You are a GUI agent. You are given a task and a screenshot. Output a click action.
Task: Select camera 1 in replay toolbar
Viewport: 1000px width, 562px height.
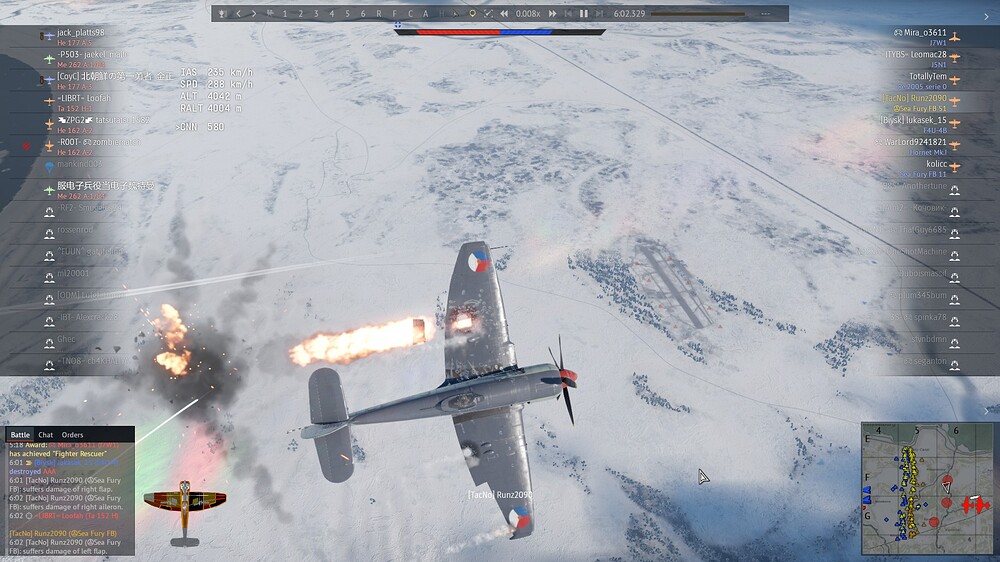click(x=285, y=14)
